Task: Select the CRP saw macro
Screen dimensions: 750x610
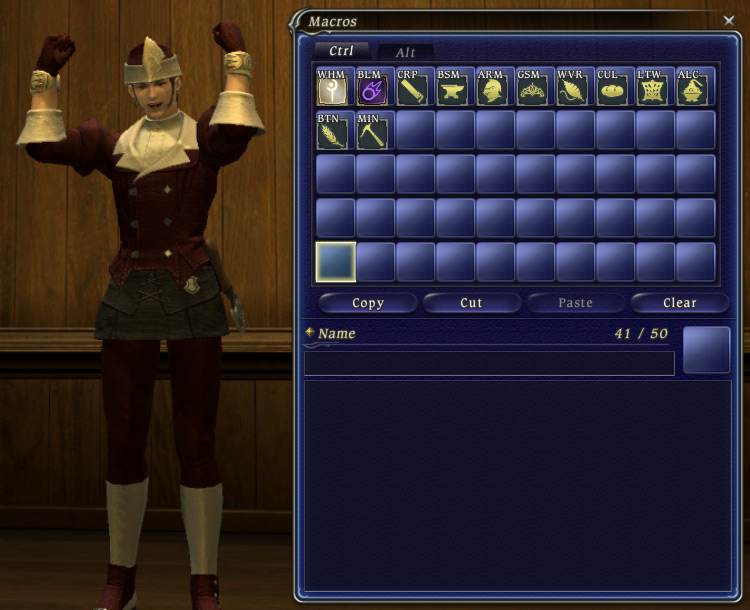Action: 415,88
